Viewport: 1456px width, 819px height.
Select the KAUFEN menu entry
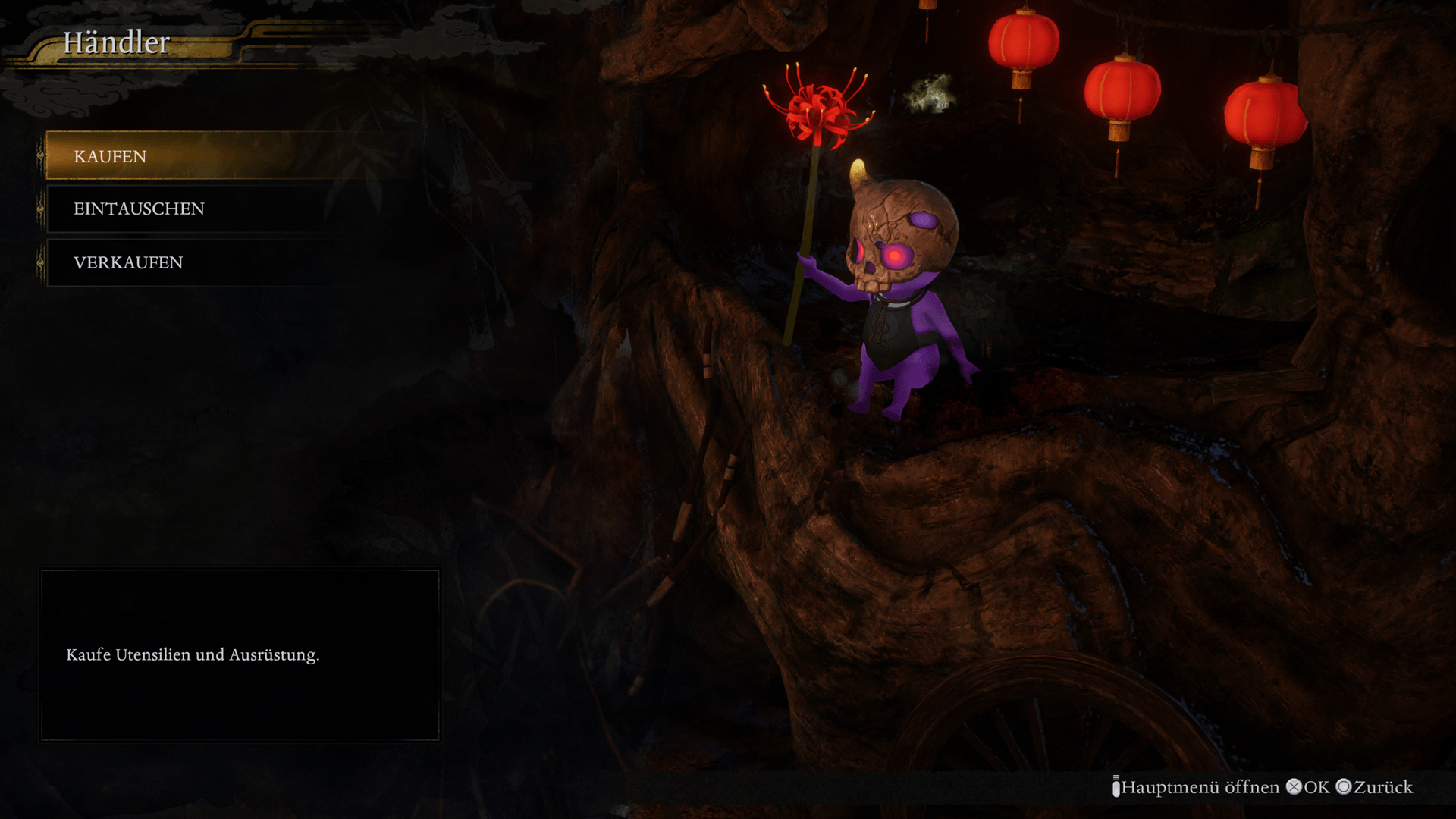[111, 156]
